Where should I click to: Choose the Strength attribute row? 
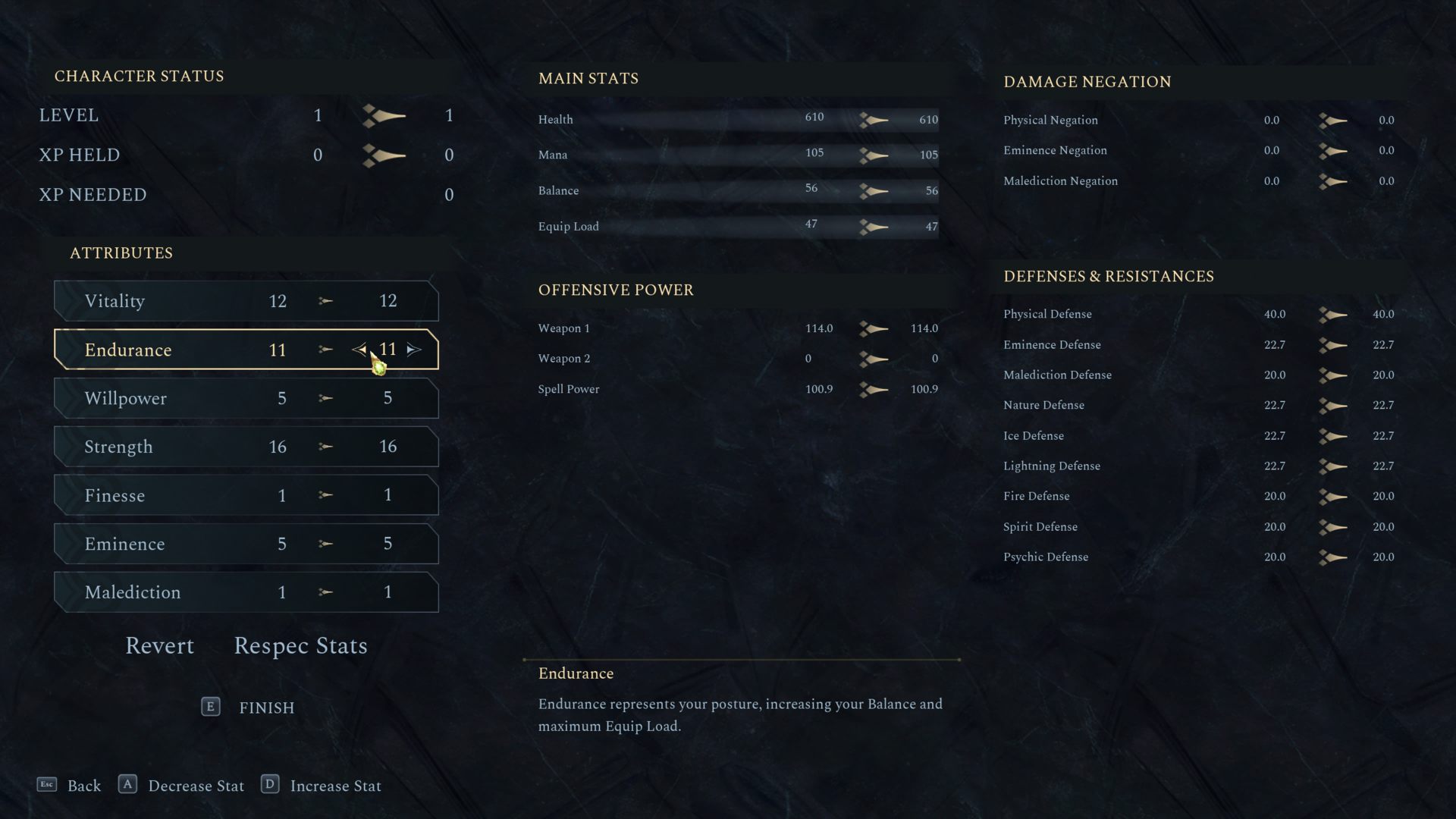[x=246, y=447]
